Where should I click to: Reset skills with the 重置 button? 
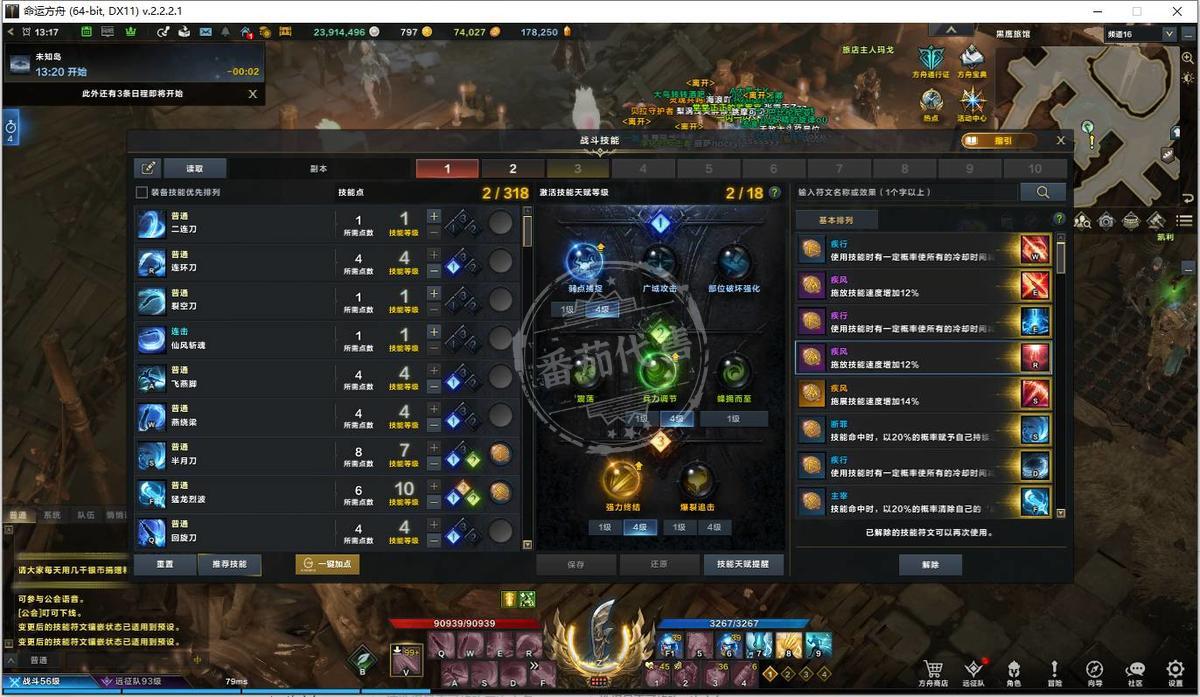tap(165, 564)
